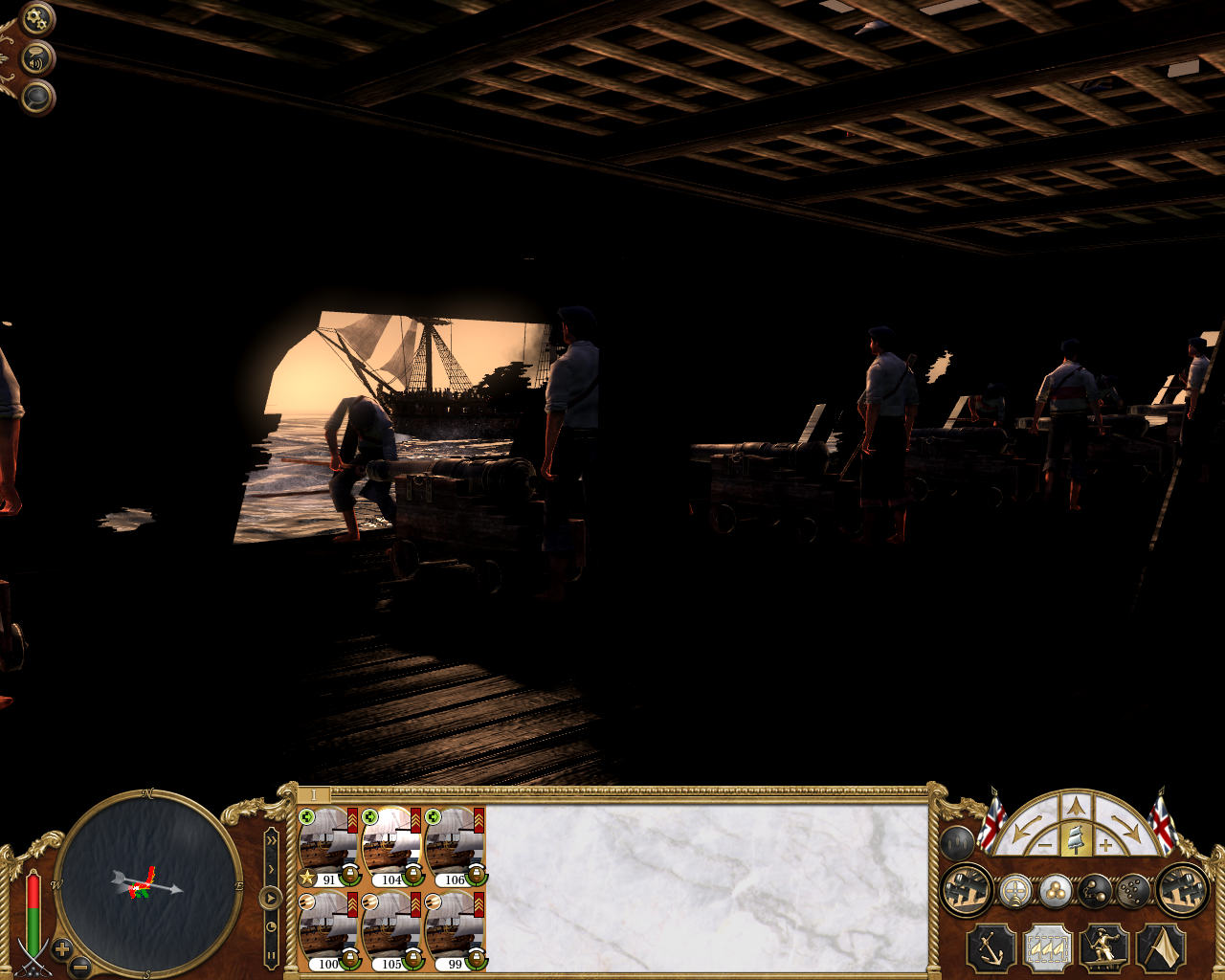
Task: Choose chain shot ammunition
Action: pyautogui.click(x=1095, y=891)
